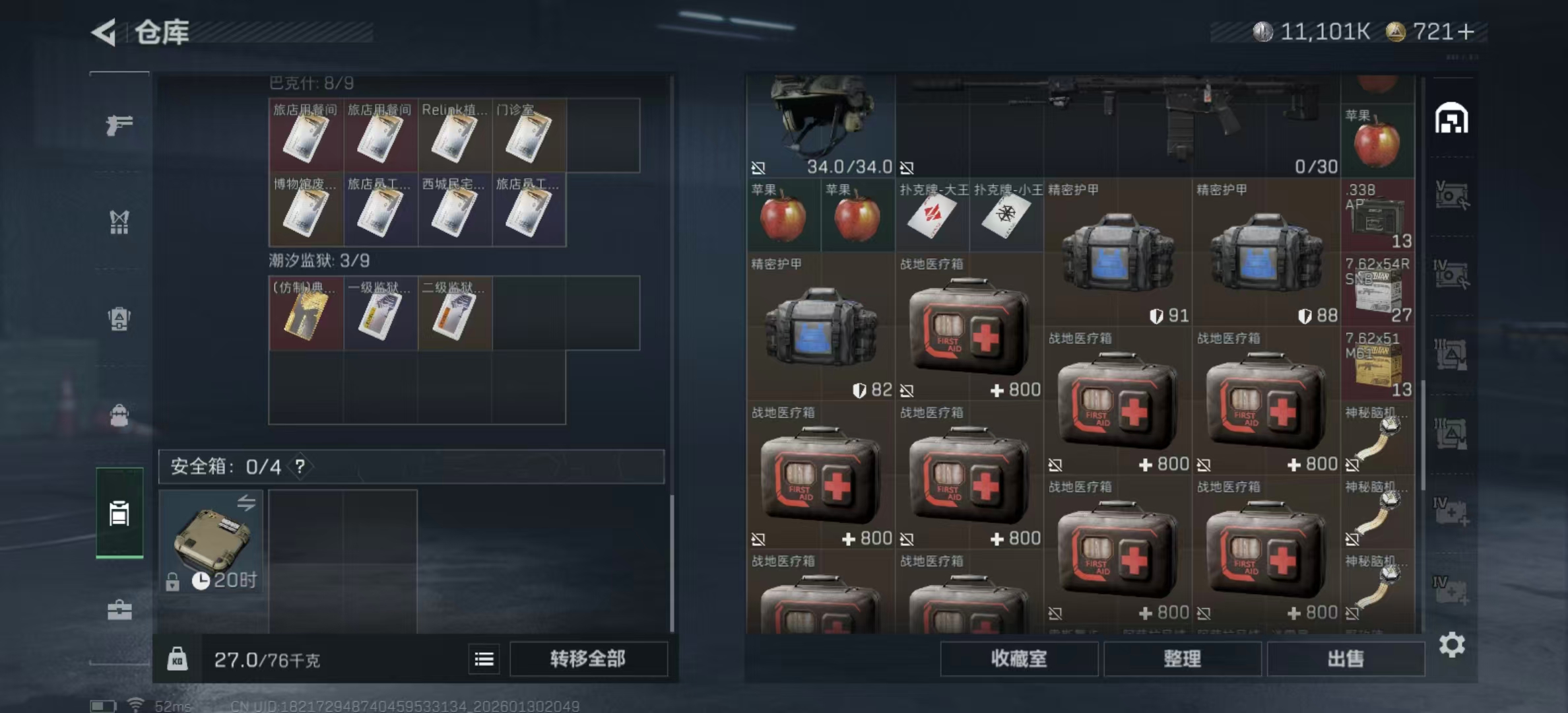
Task: Open the list view icon beside weight display
Action: click(484, 659)
